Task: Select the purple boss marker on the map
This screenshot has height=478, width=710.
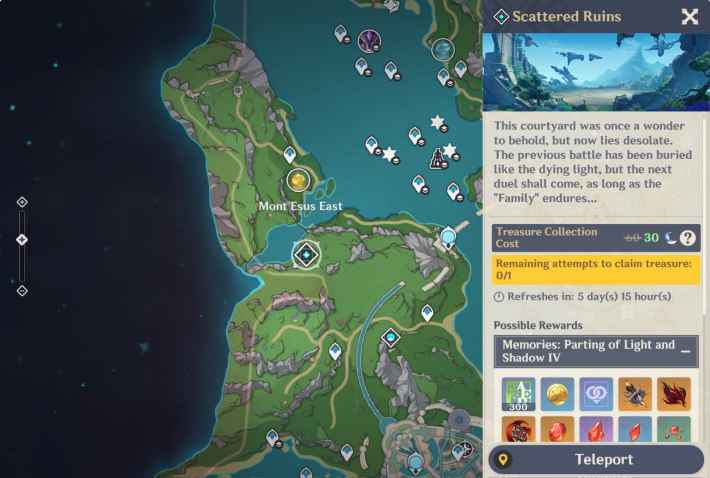Action: [x=369, y=41]
